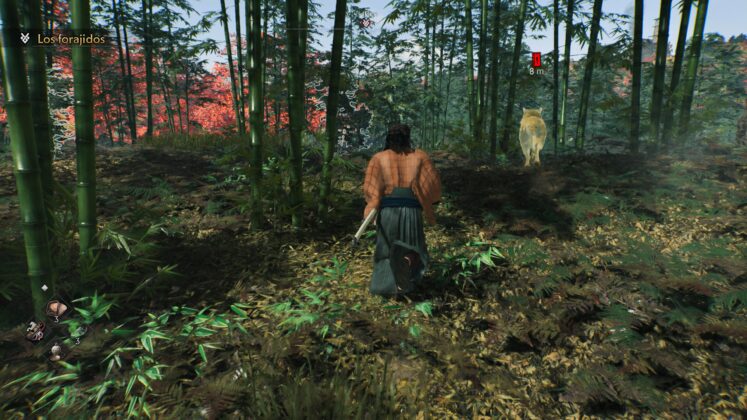The width and height of the screenshot is (747, 420).
Task: Choose the bottom quick-item slot icon
Action: [56, 351]
